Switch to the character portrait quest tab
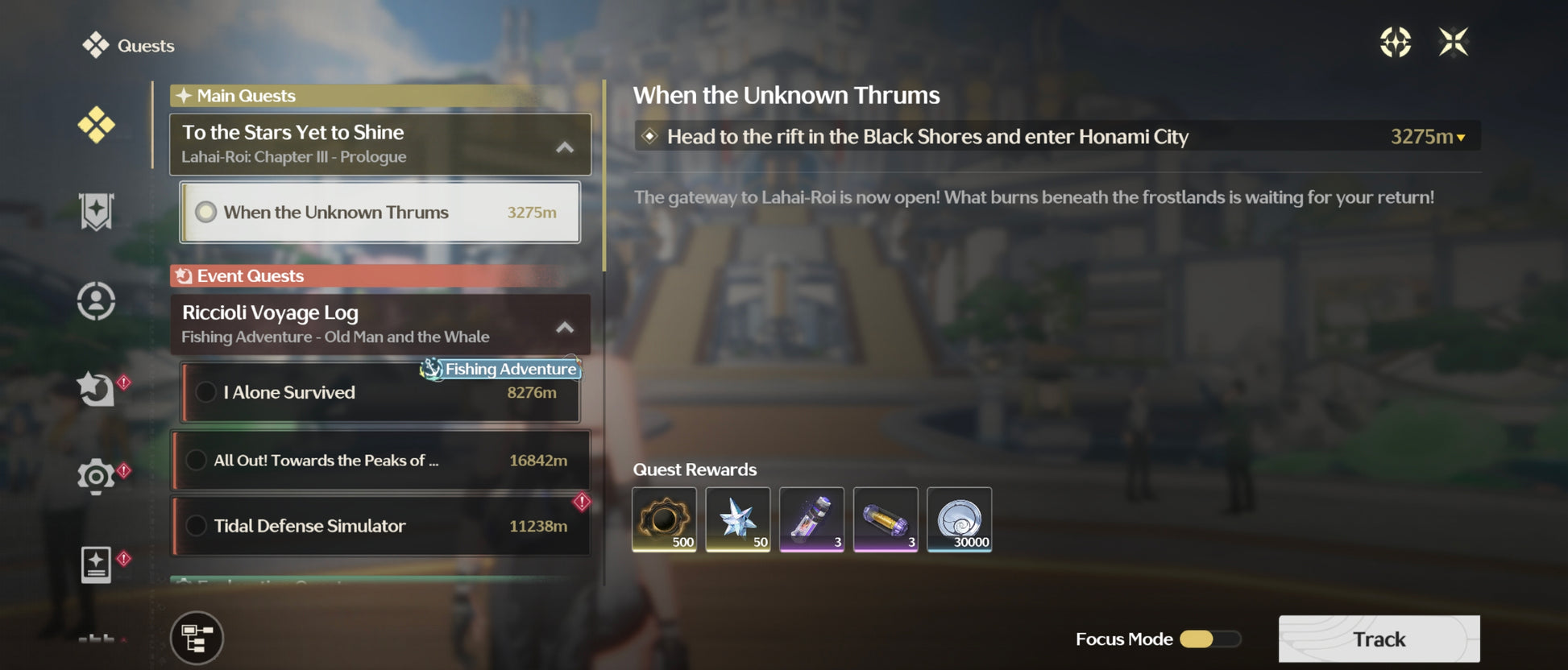 tap(96, 301)
